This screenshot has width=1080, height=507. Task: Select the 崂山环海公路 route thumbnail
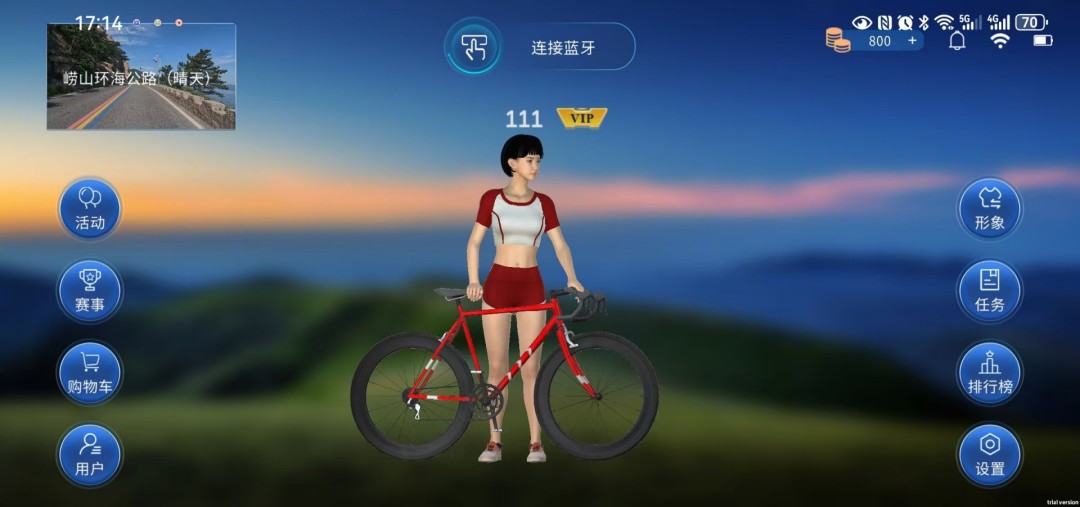coord(141,77)
